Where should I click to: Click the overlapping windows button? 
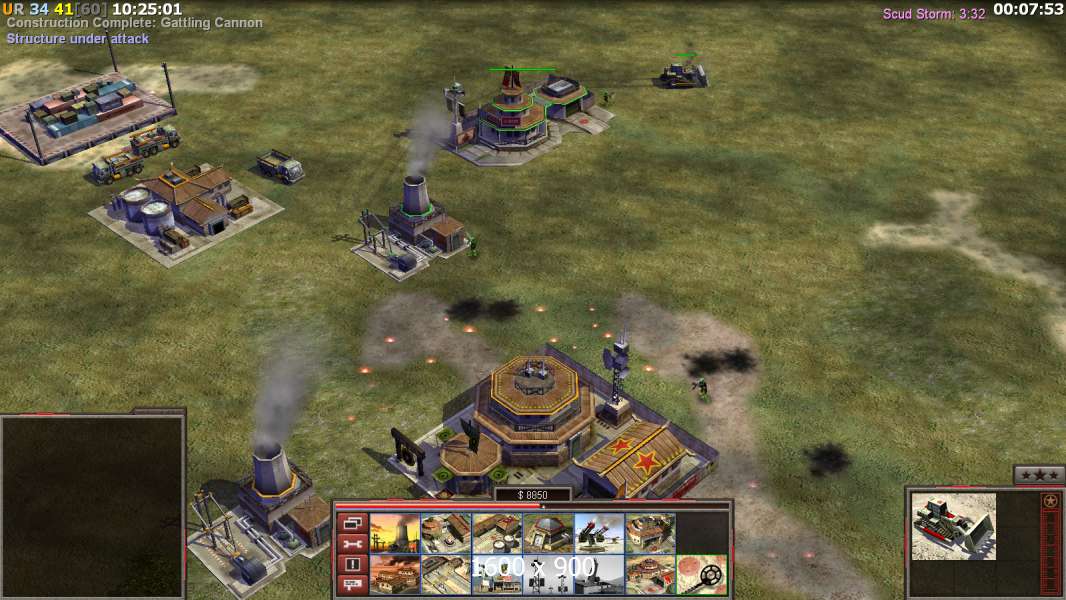pos(352,523)
